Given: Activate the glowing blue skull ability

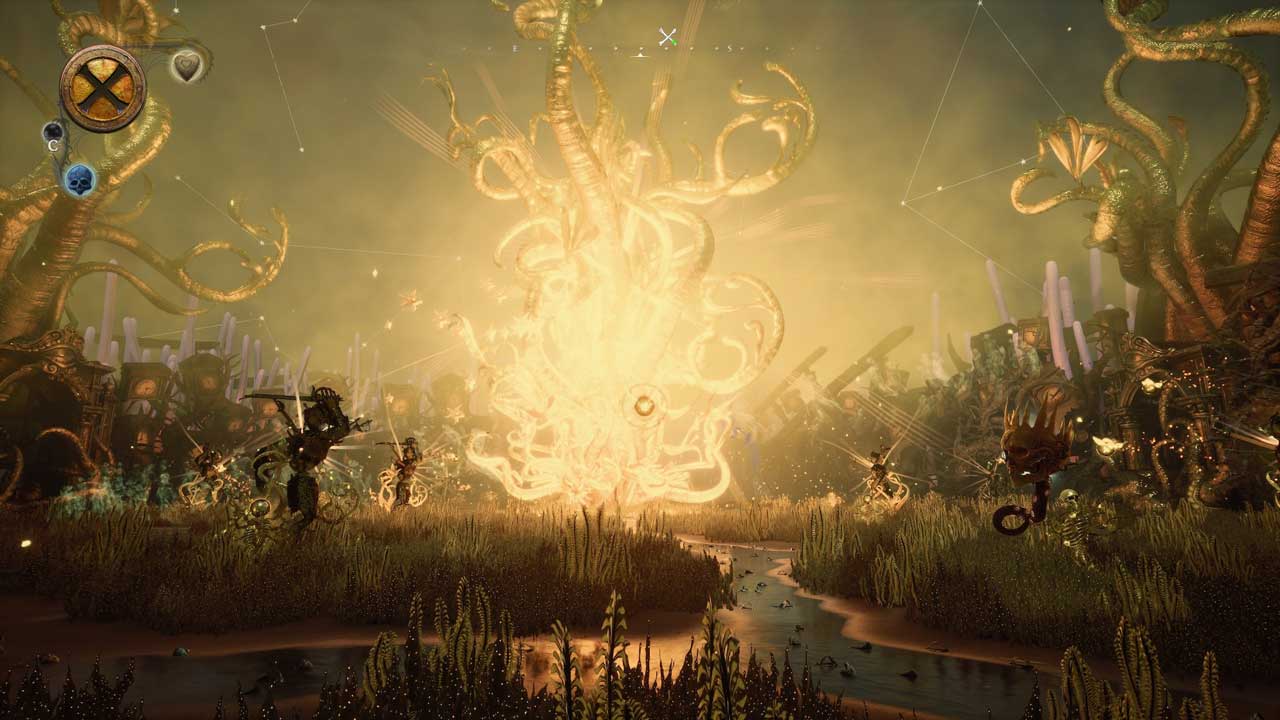Looking at the screenshot, I should tap(79, 180).
